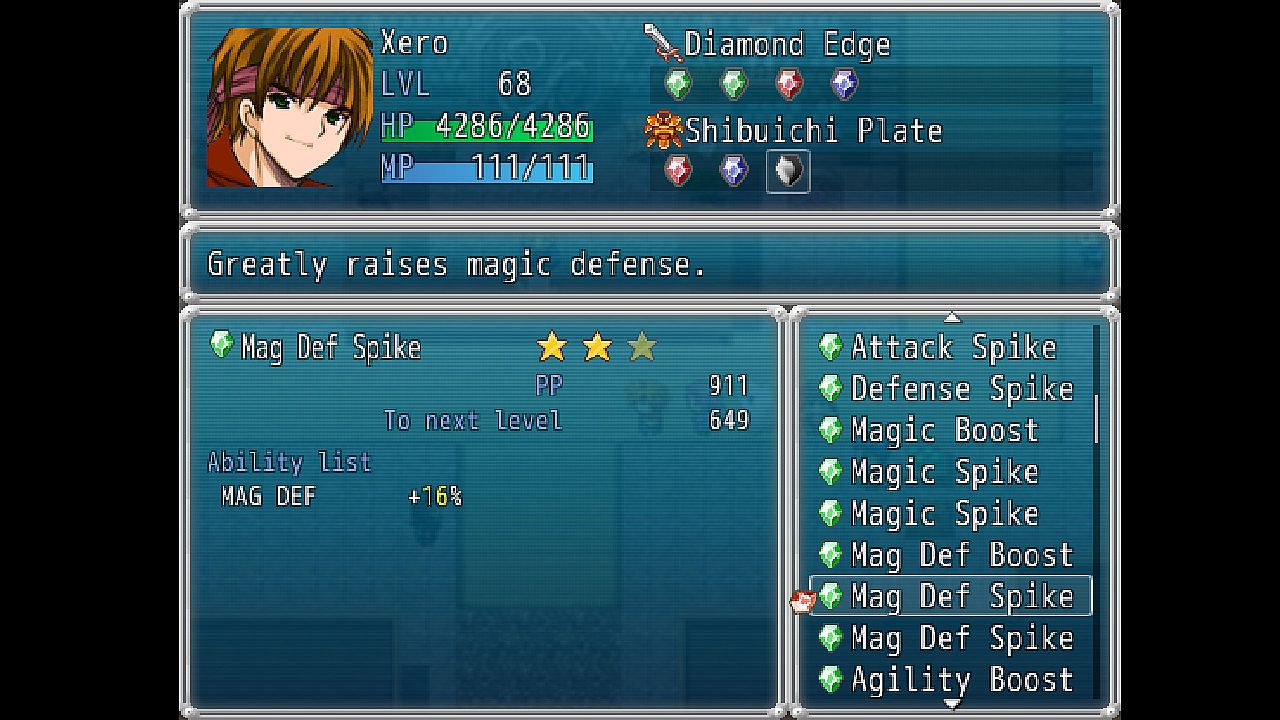This screenshot has width=1280, height=720.
Task: Pick the Magic Boost gem
Action: 944,431
